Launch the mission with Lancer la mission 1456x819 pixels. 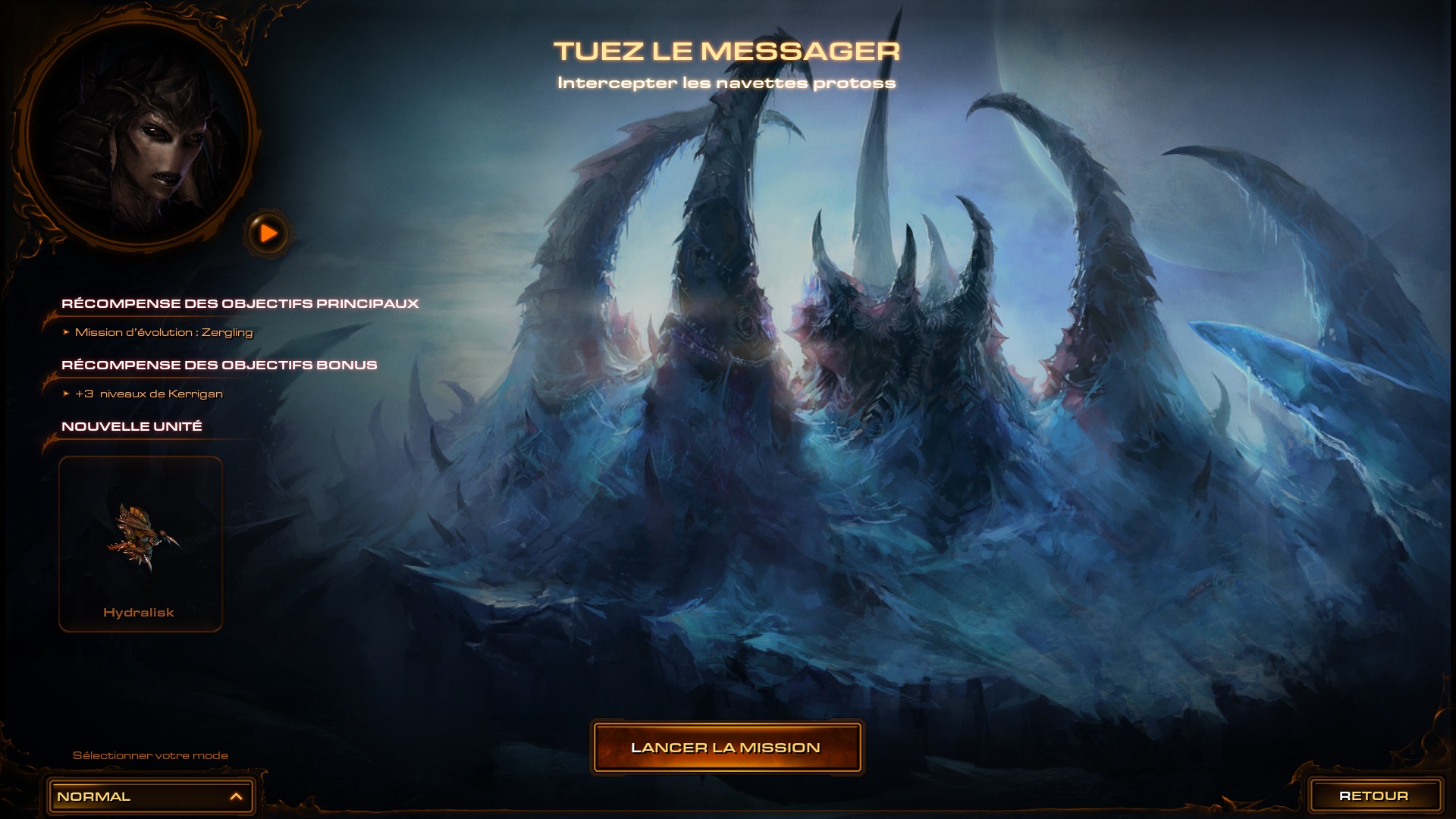pyautogui.click(x=726, y=748)
